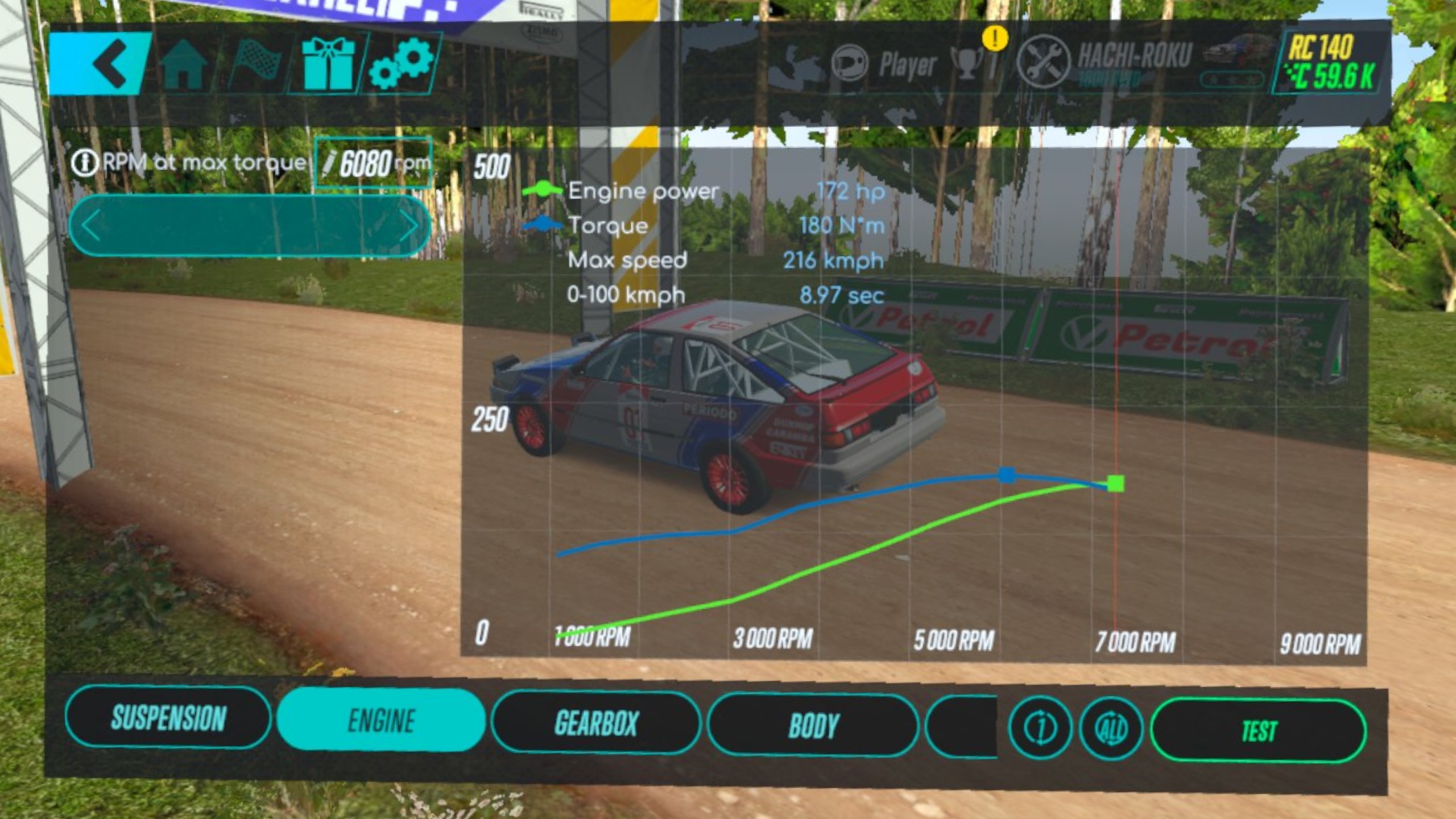
Task: Open the trophy achievements icon
Action: click(969, 64)
